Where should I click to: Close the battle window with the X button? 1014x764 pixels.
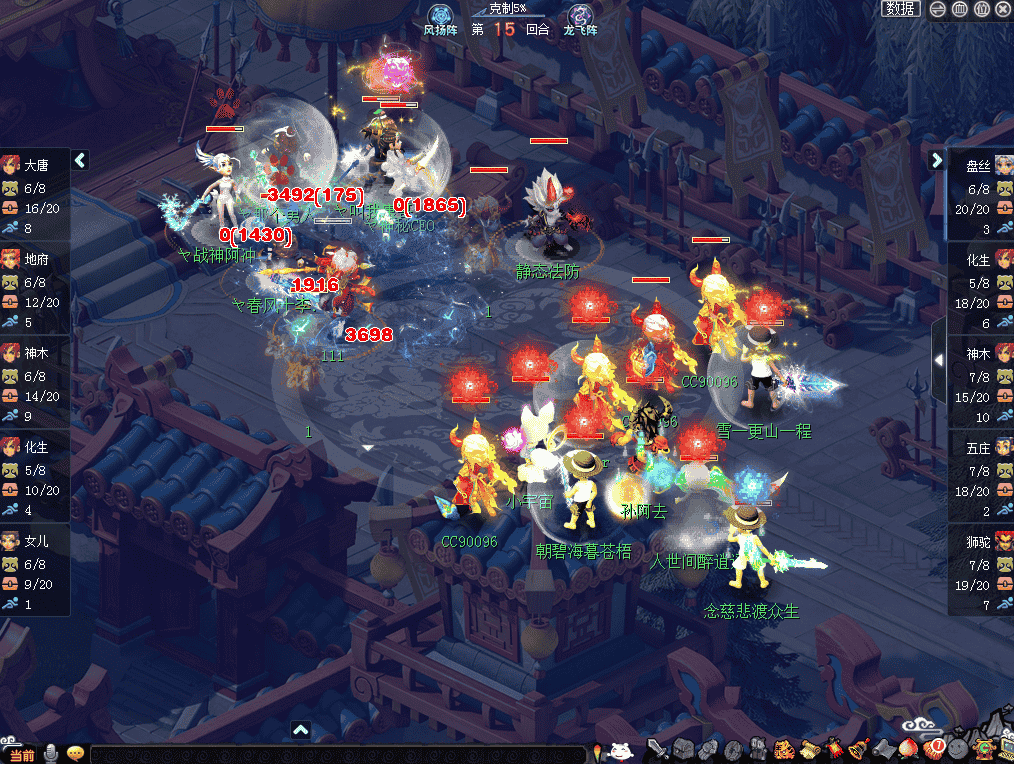(1003, 9)
